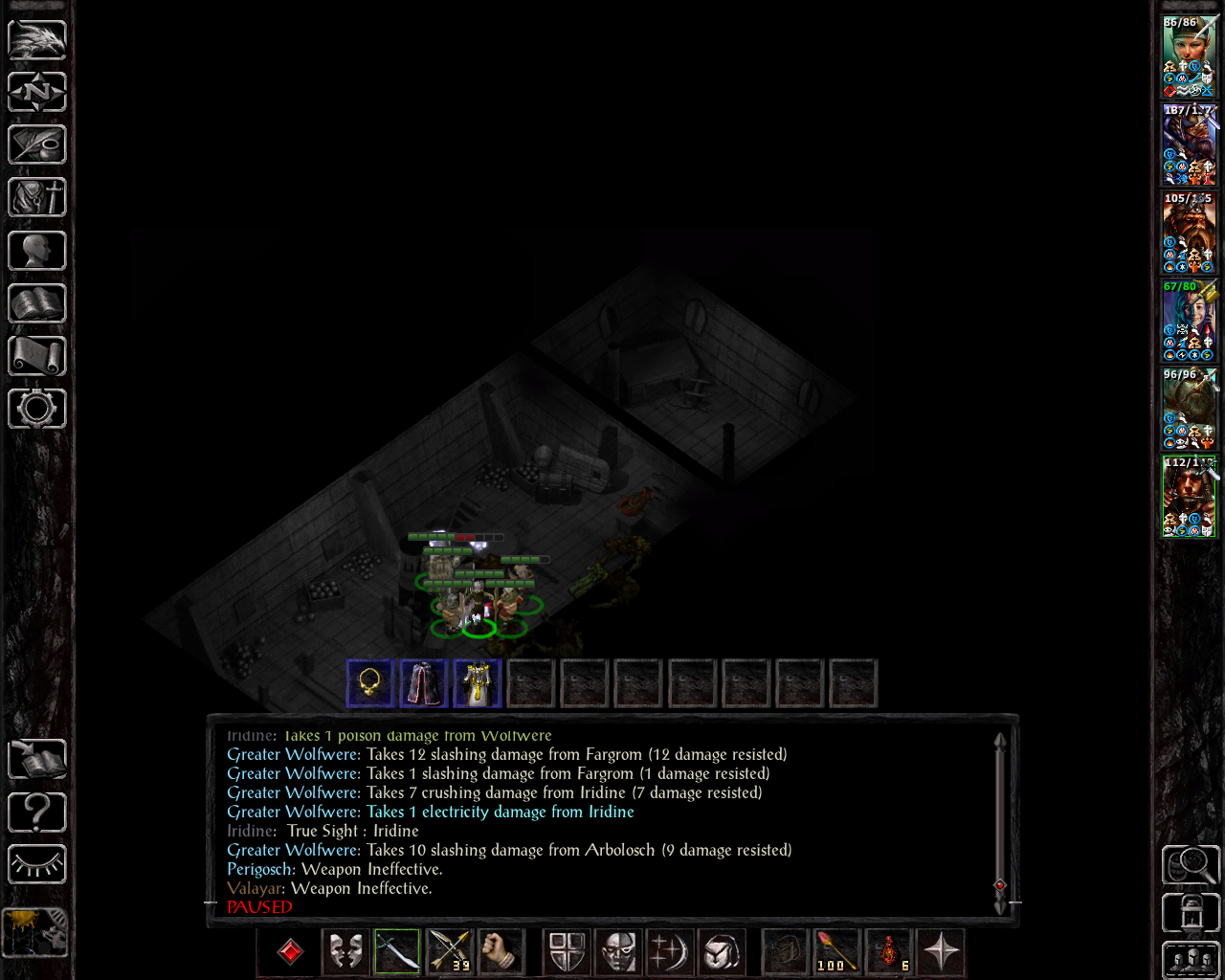Use the red potion quick item with 6 charges
1225x980 pixels.
(889, 951)
